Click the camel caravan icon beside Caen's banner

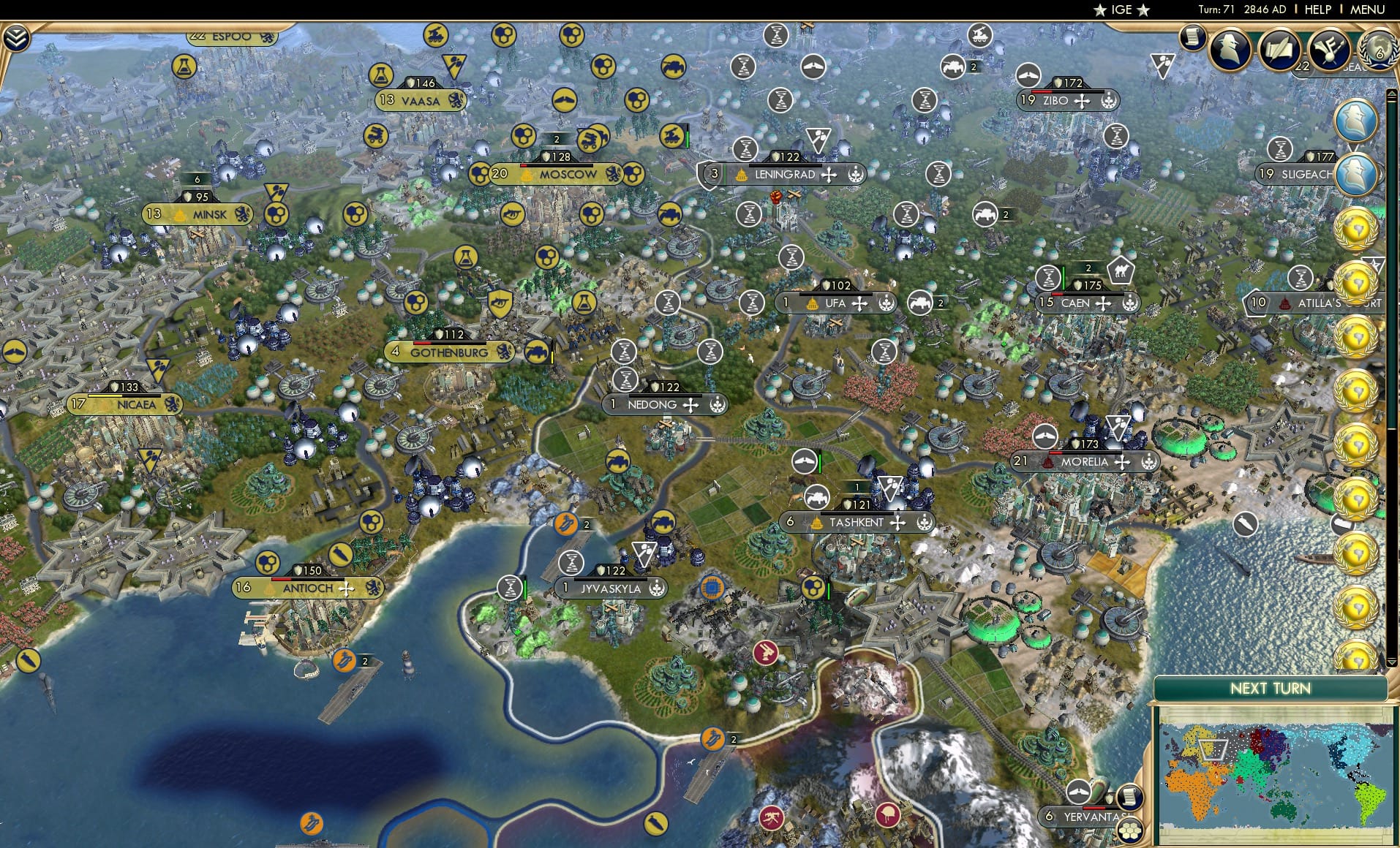point(1124,270)
